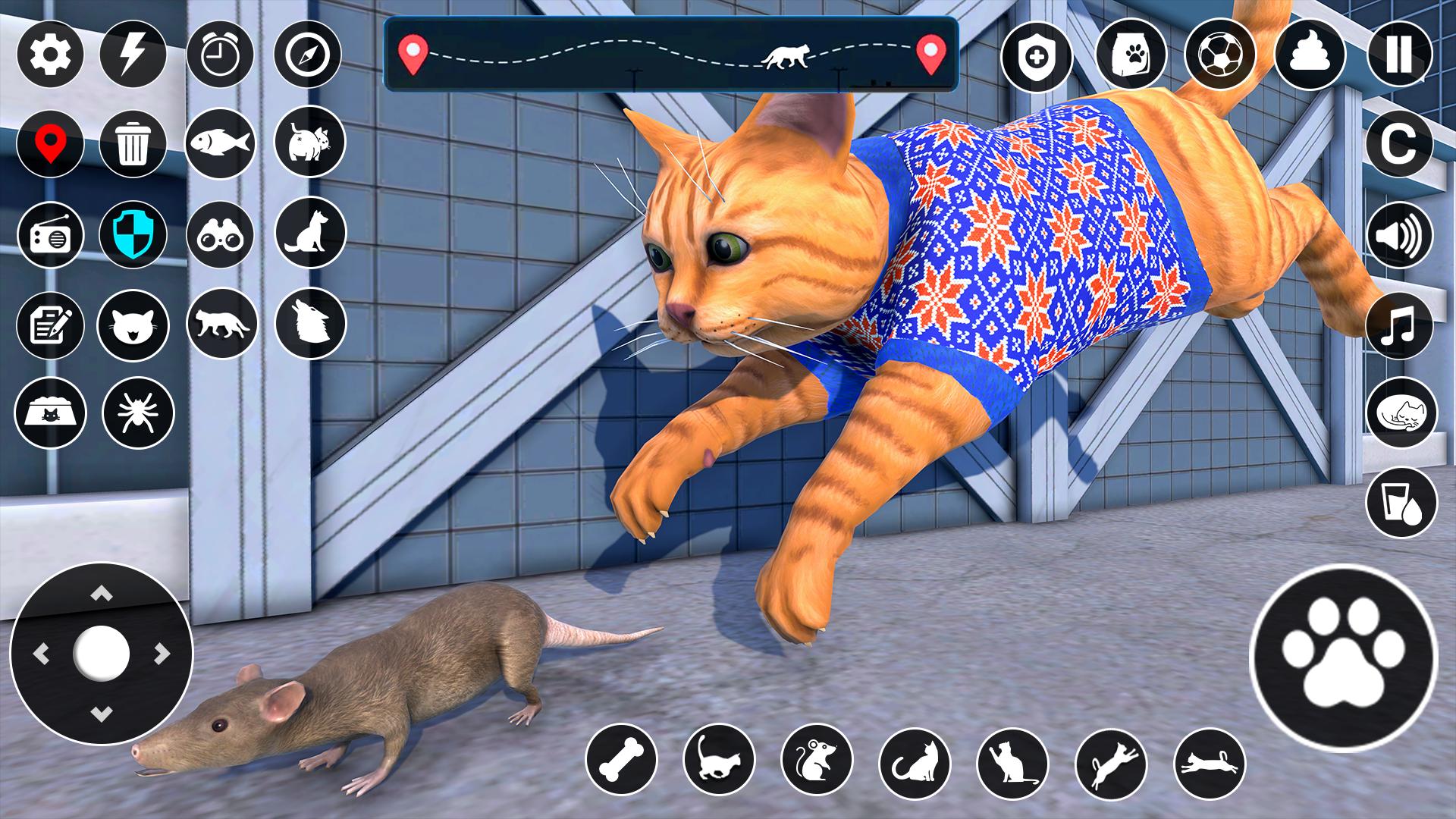Open the compass navigation icon
Image resolution: width=1456 pixels, height=819 pixels.
[308, 55]
